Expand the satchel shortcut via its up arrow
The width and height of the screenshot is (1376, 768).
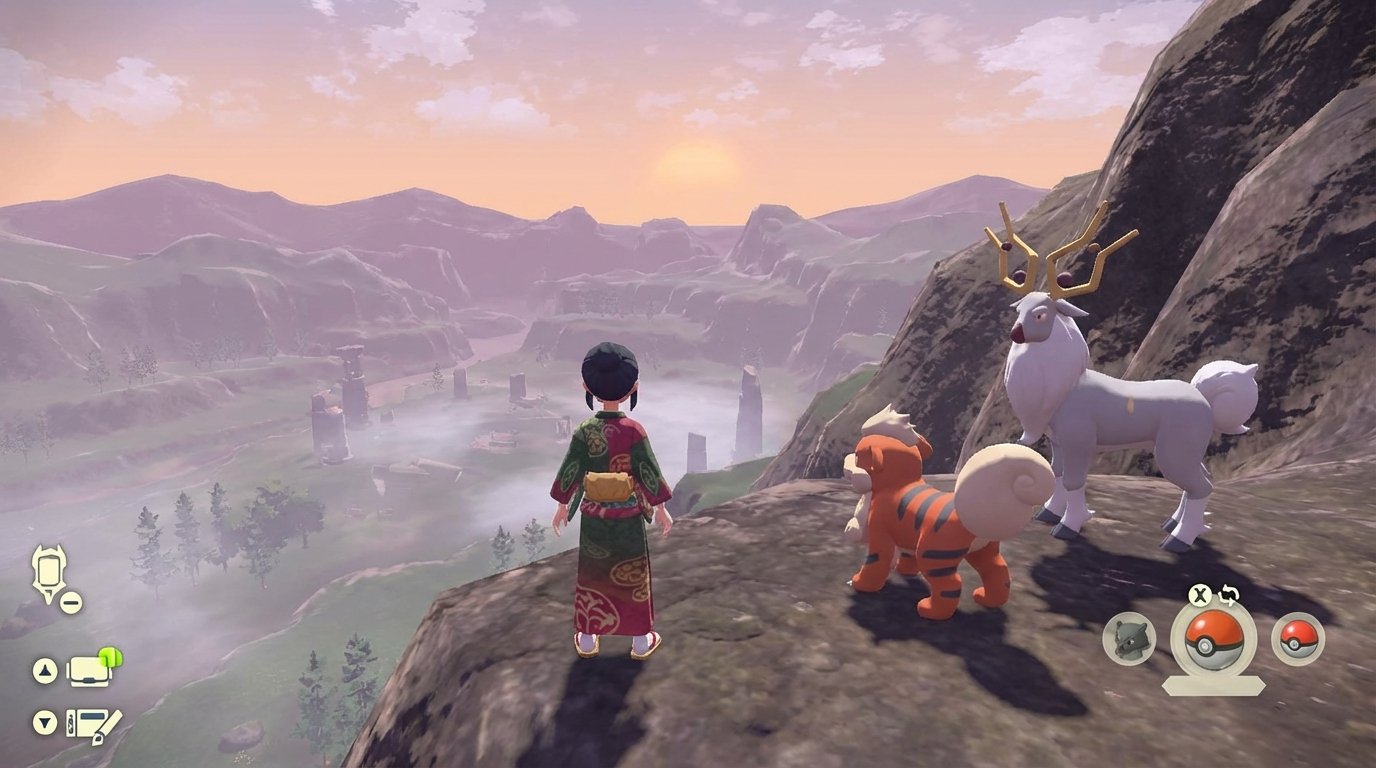coord(43,670)
